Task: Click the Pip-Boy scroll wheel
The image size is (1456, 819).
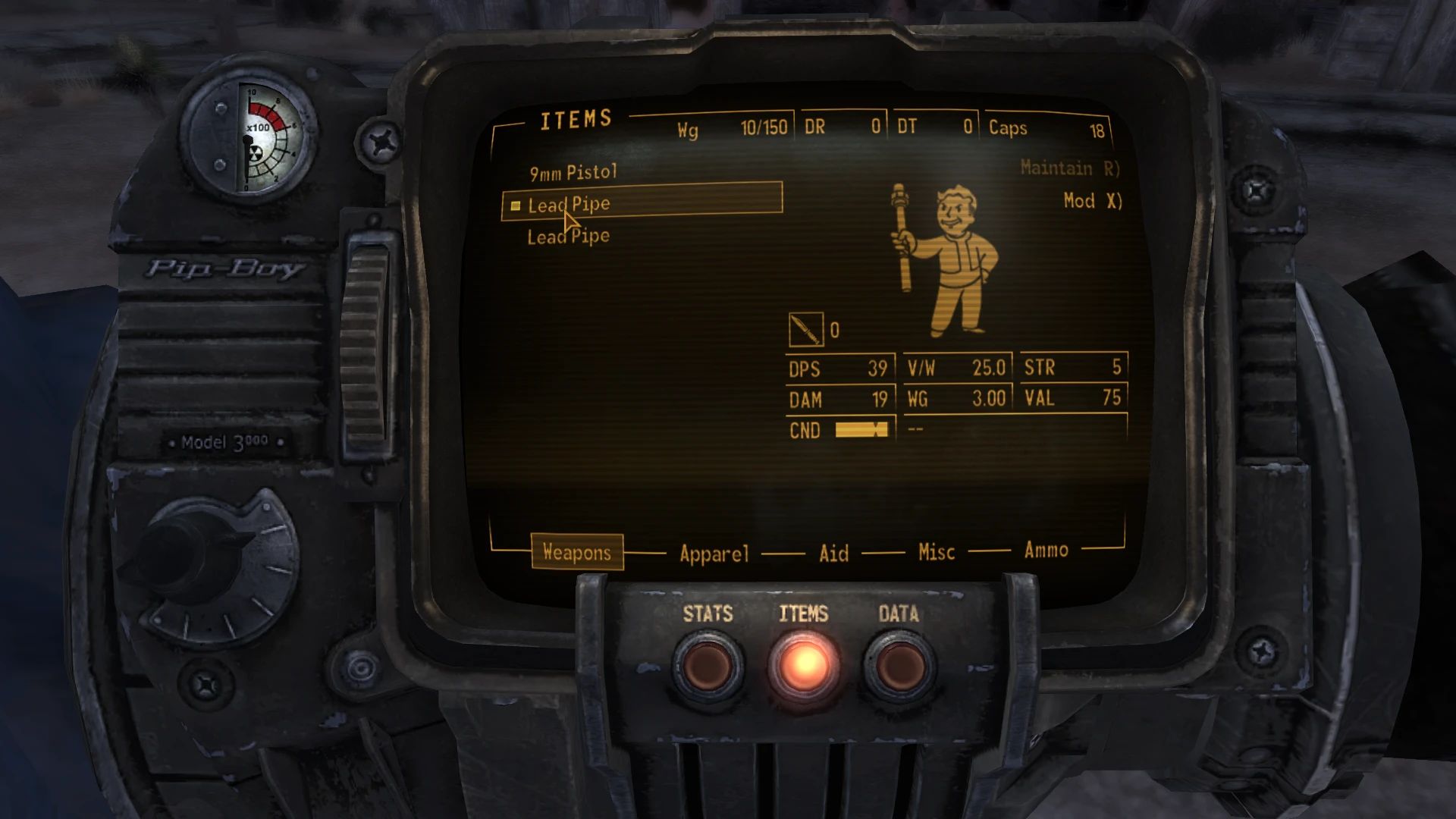Action: tap(366, 334)
